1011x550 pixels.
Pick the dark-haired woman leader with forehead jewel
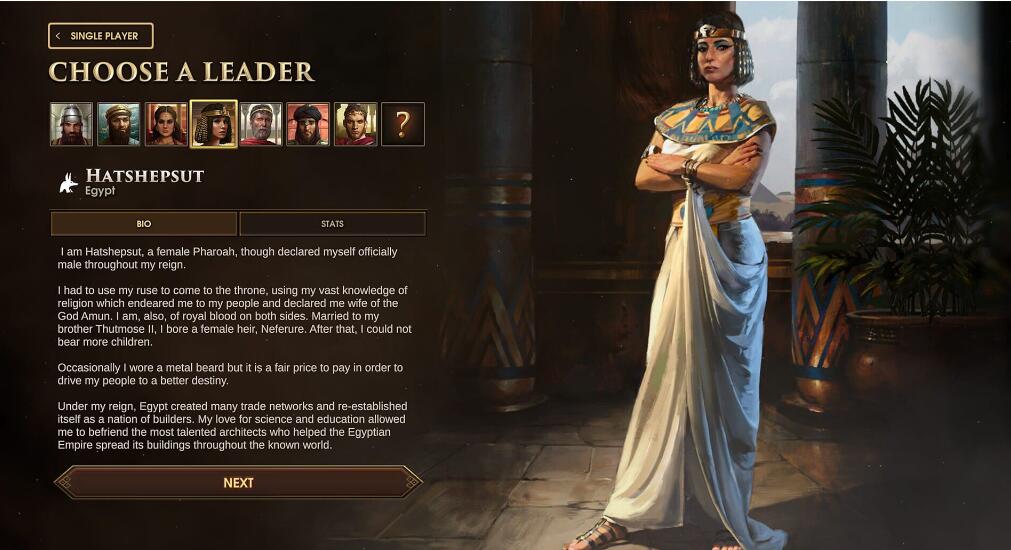[x=166, y=124]
